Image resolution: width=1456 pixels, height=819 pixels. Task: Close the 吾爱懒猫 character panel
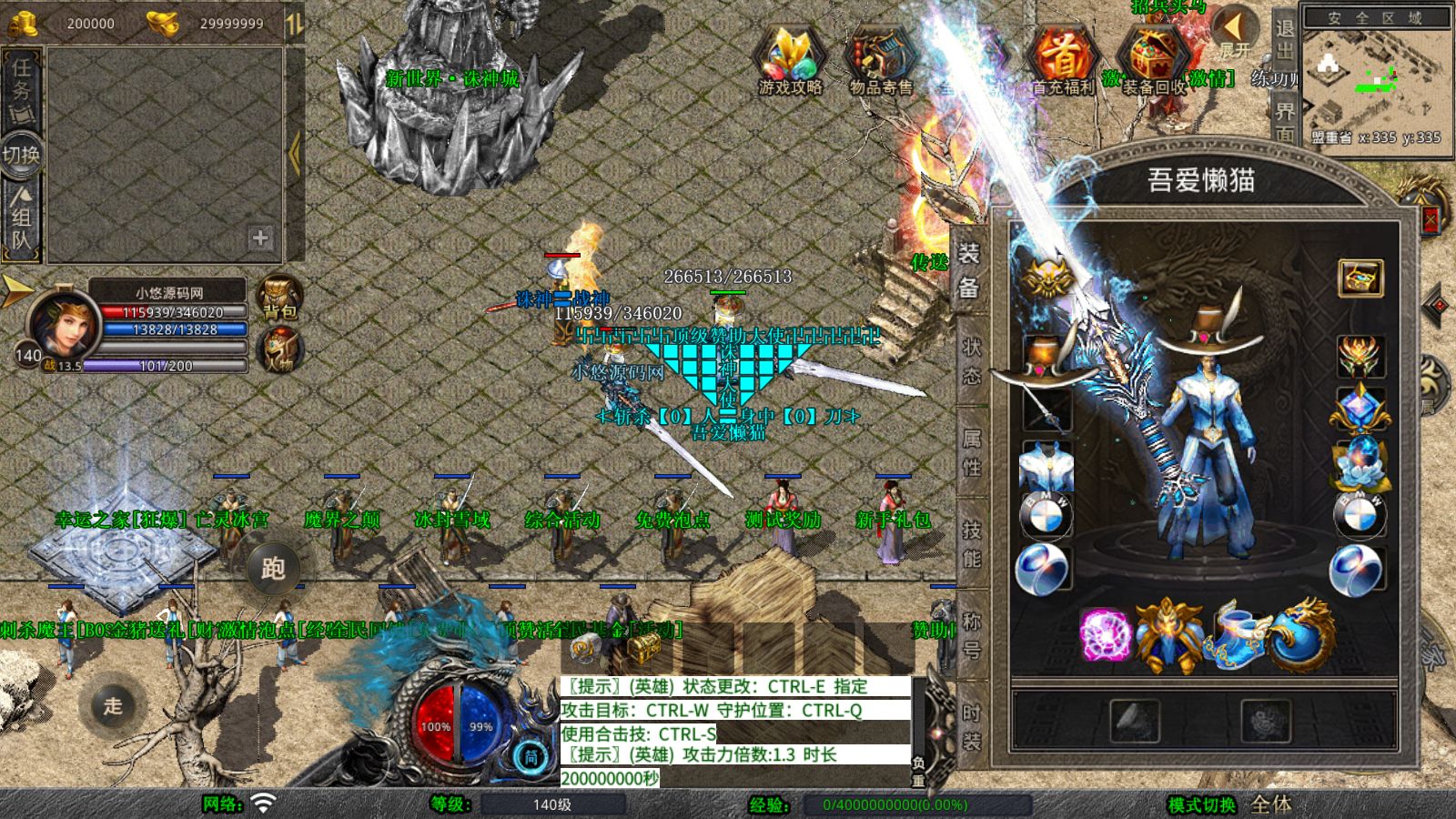[1430, 218]
